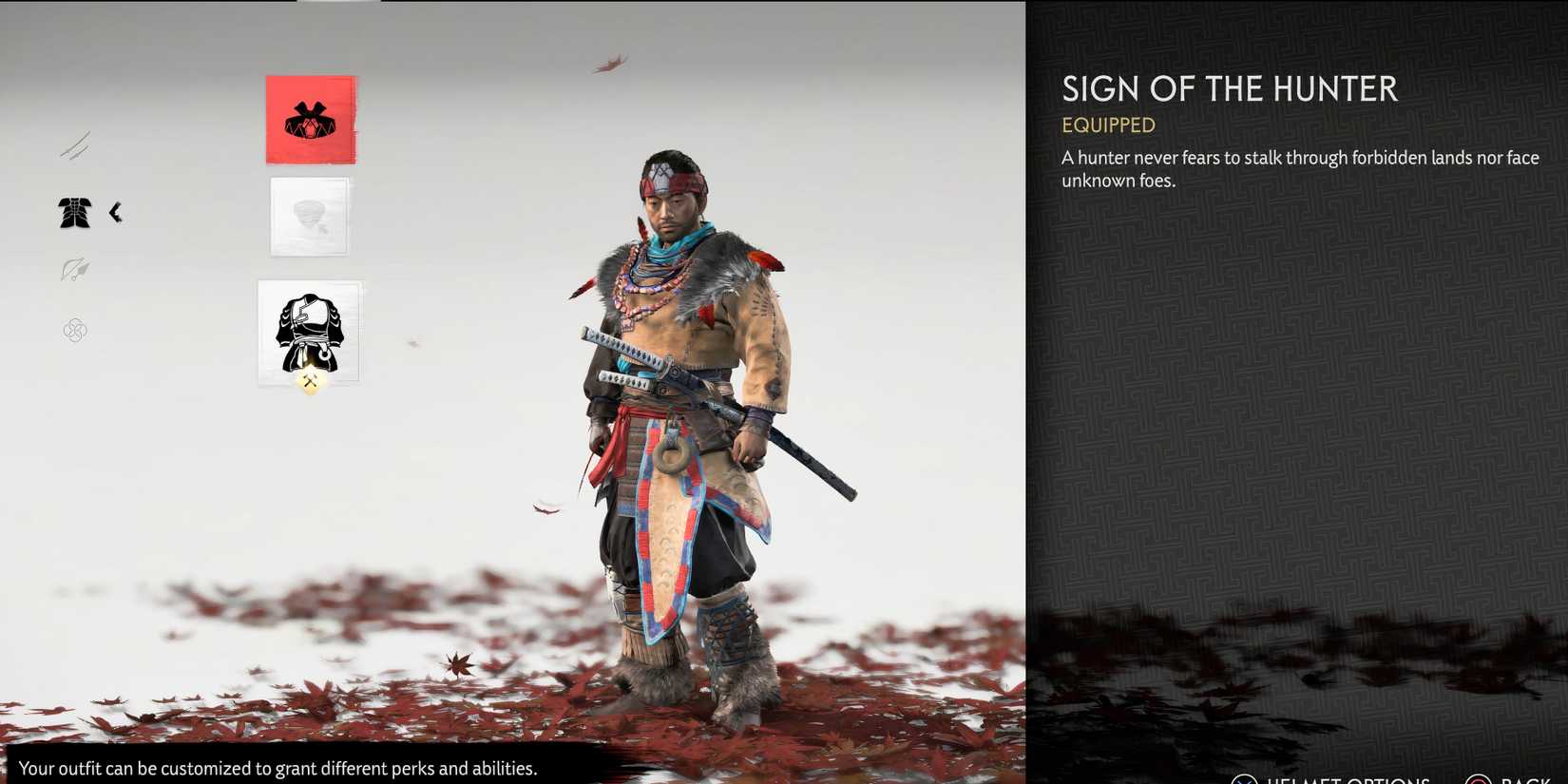
Task: Click the left-facing chevron beside the armor icon
Action: 116,212
